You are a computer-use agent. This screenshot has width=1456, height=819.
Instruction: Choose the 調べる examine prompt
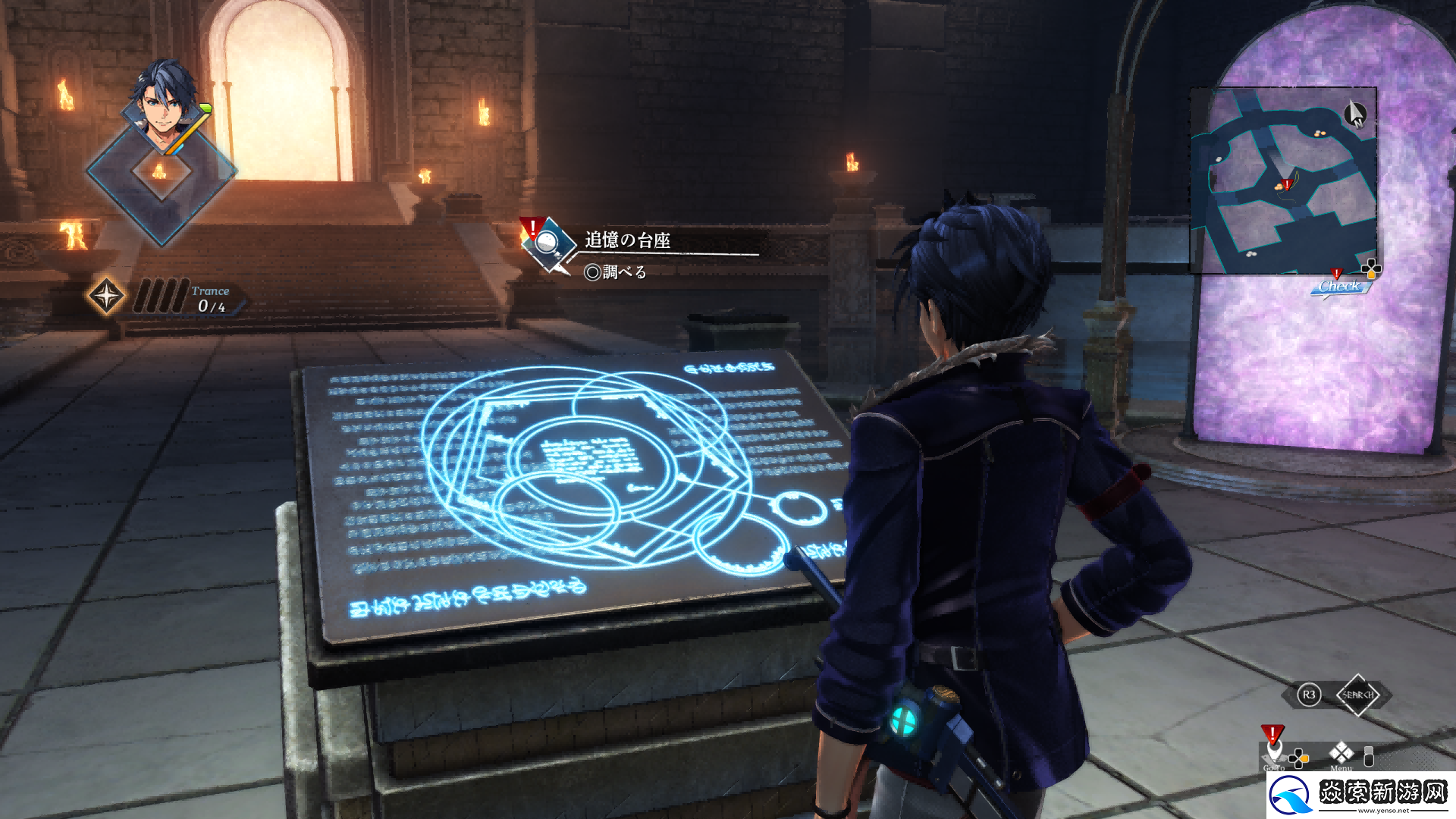(x=616, y=272)
